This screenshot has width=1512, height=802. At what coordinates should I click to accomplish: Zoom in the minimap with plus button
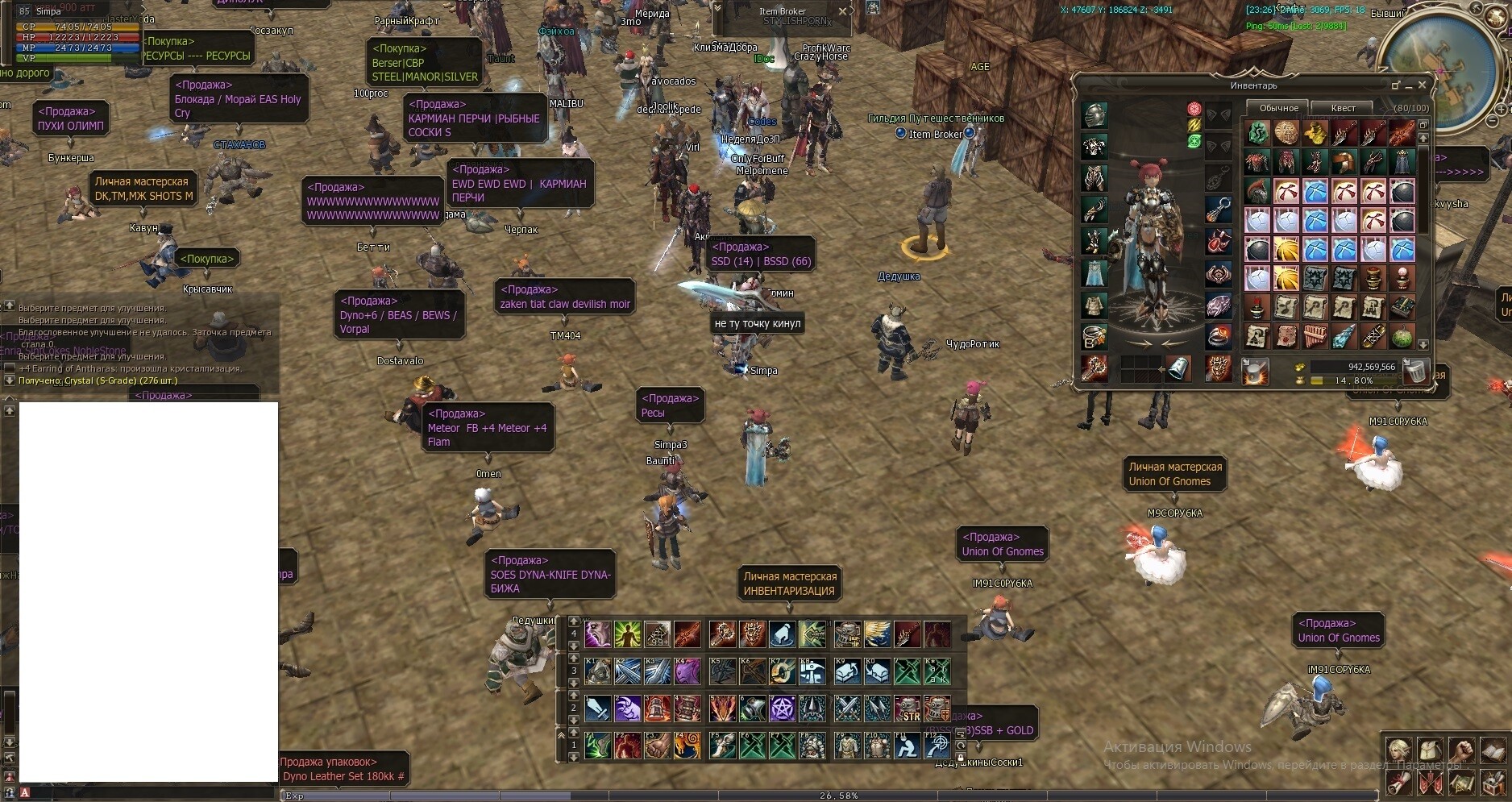click(x=1502, y=110)
